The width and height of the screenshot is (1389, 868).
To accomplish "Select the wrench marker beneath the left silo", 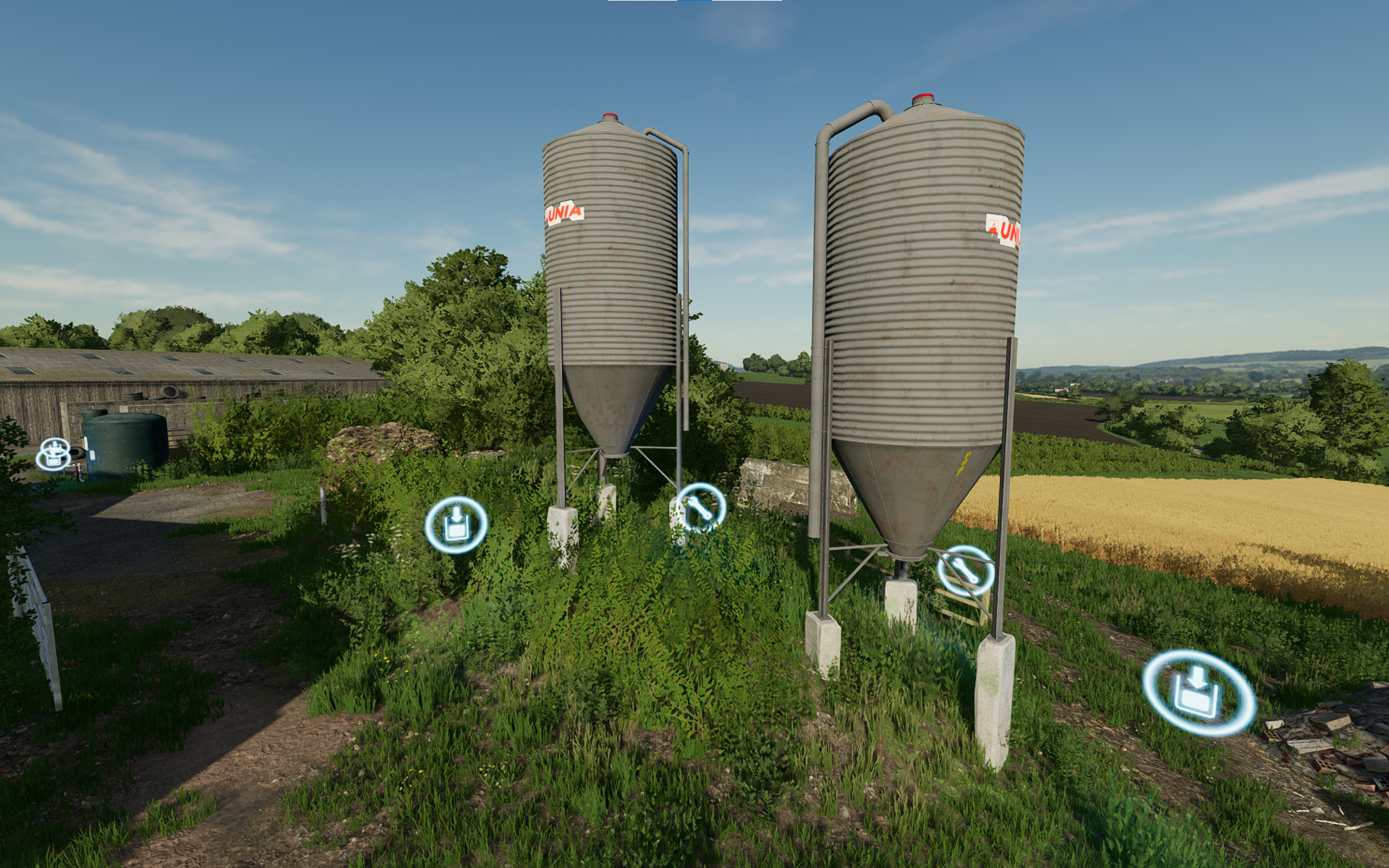I will [x=700, y=508].
